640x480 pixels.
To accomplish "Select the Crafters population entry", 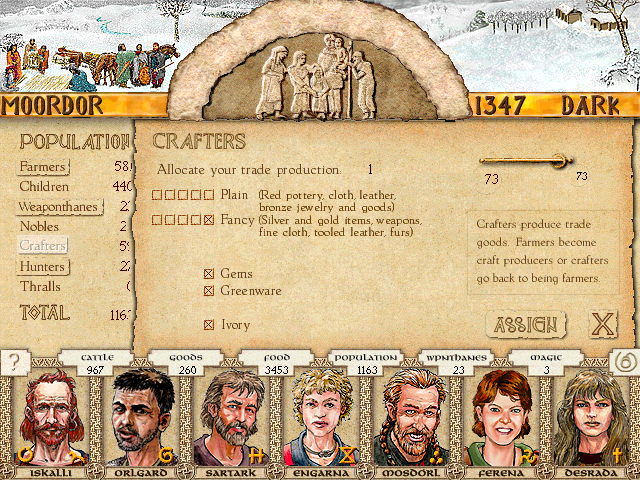I will [42, 246].
